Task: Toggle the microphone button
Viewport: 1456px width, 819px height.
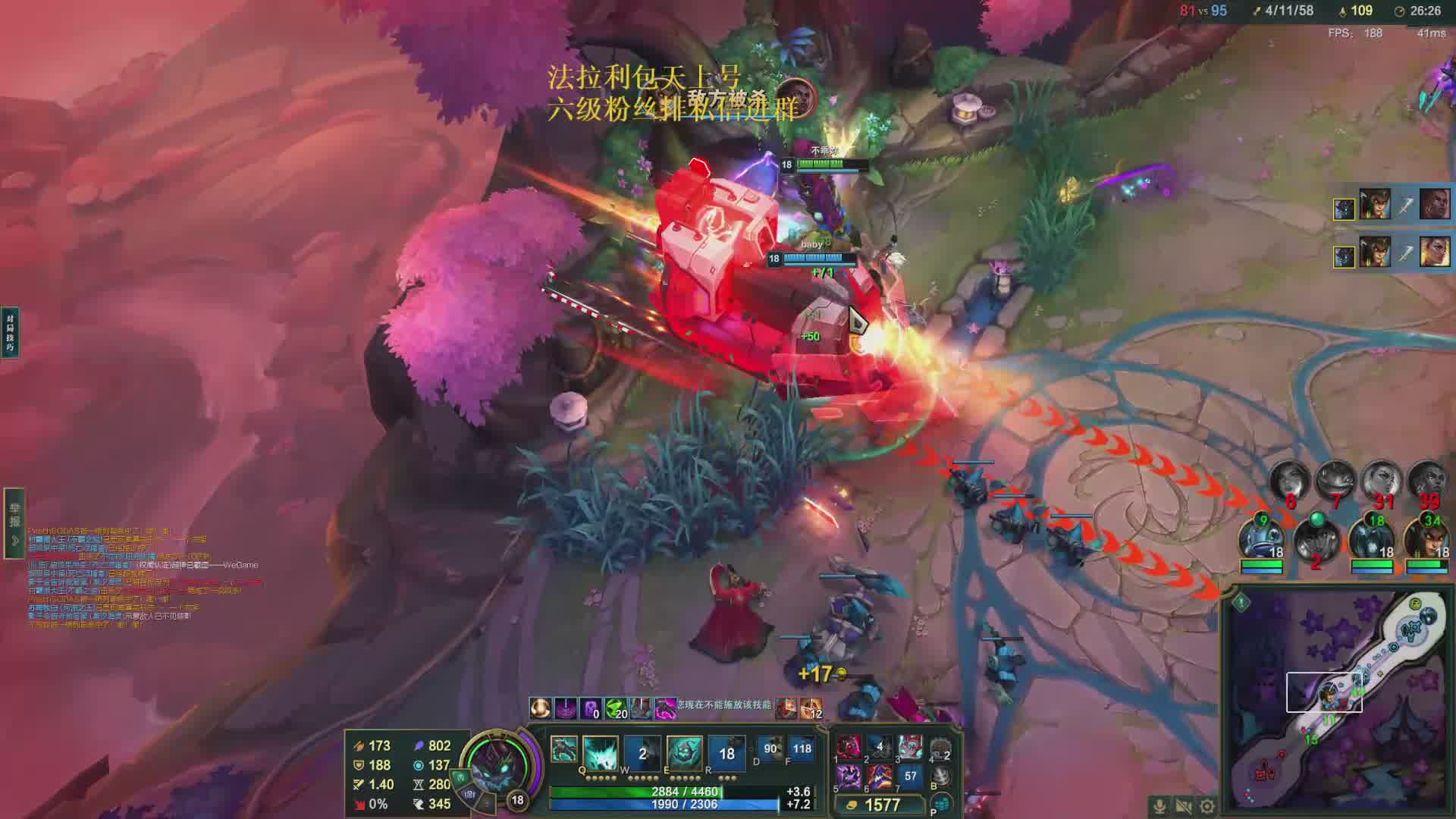Action: point(1159,806)
